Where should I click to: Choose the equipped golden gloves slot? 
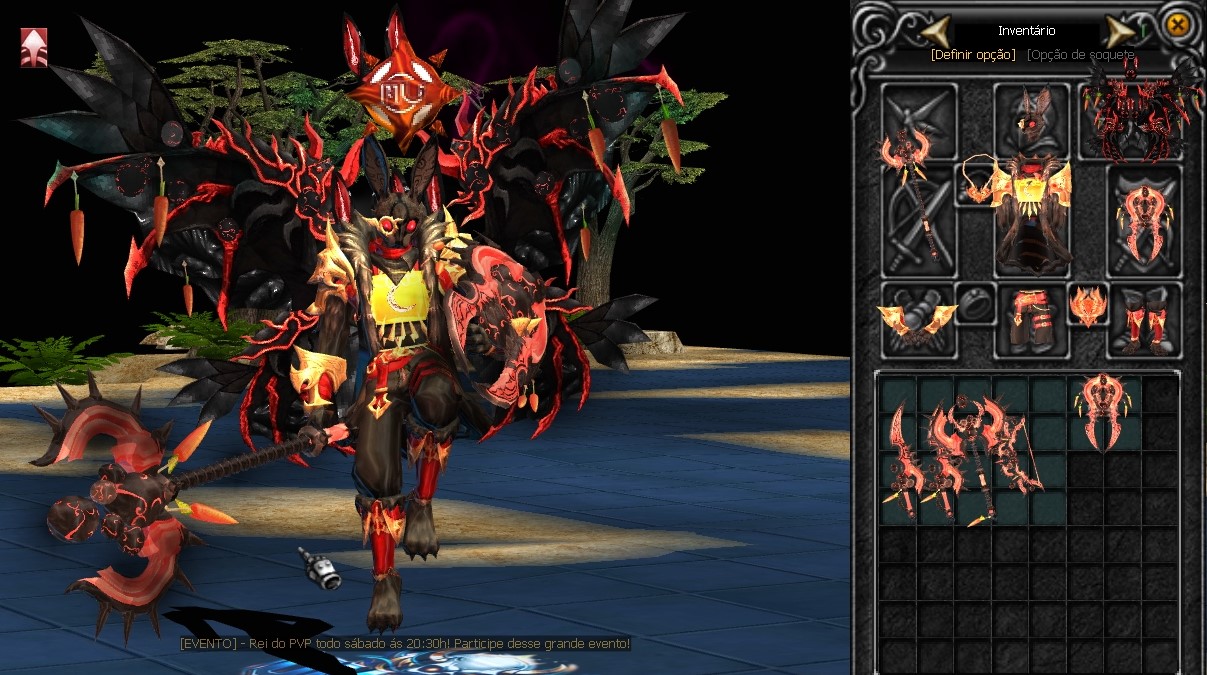click(x=917, y=320)
